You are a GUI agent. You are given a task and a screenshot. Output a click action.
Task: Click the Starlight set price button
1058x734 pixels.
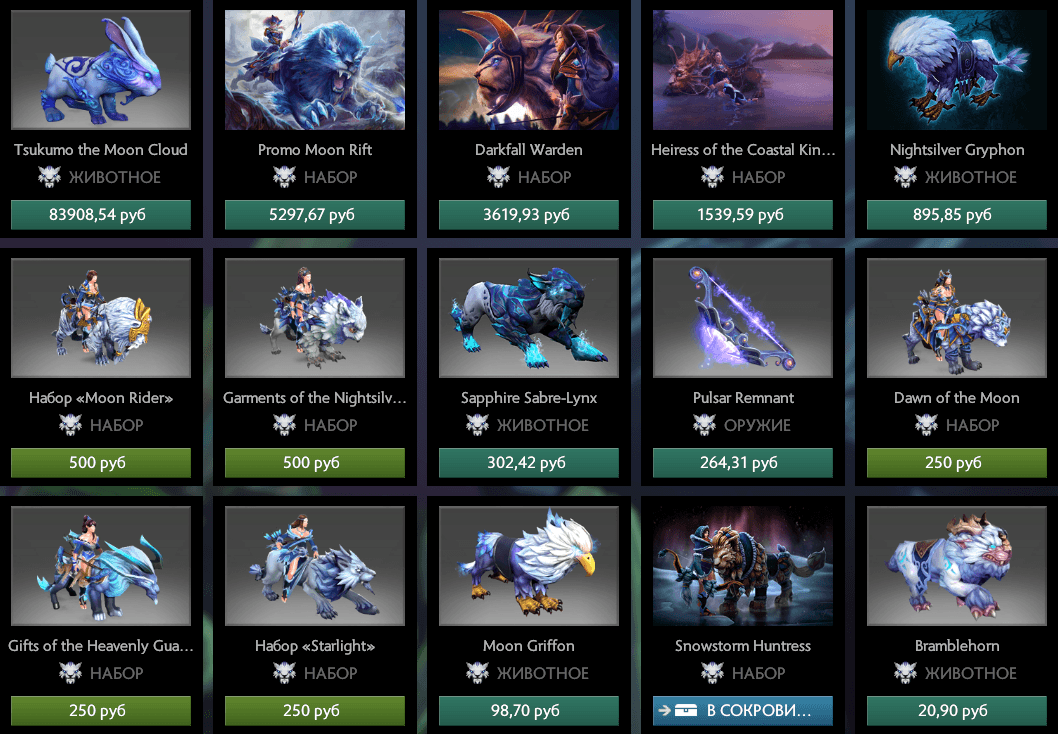pyautogui.click(x=315, y=711)
